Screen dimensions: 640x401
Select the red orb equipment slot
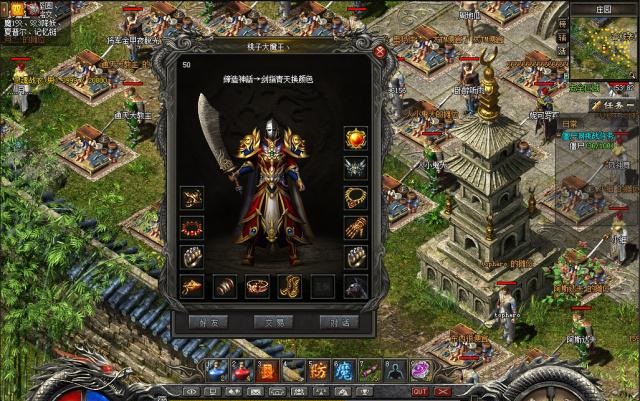[356, 137]
